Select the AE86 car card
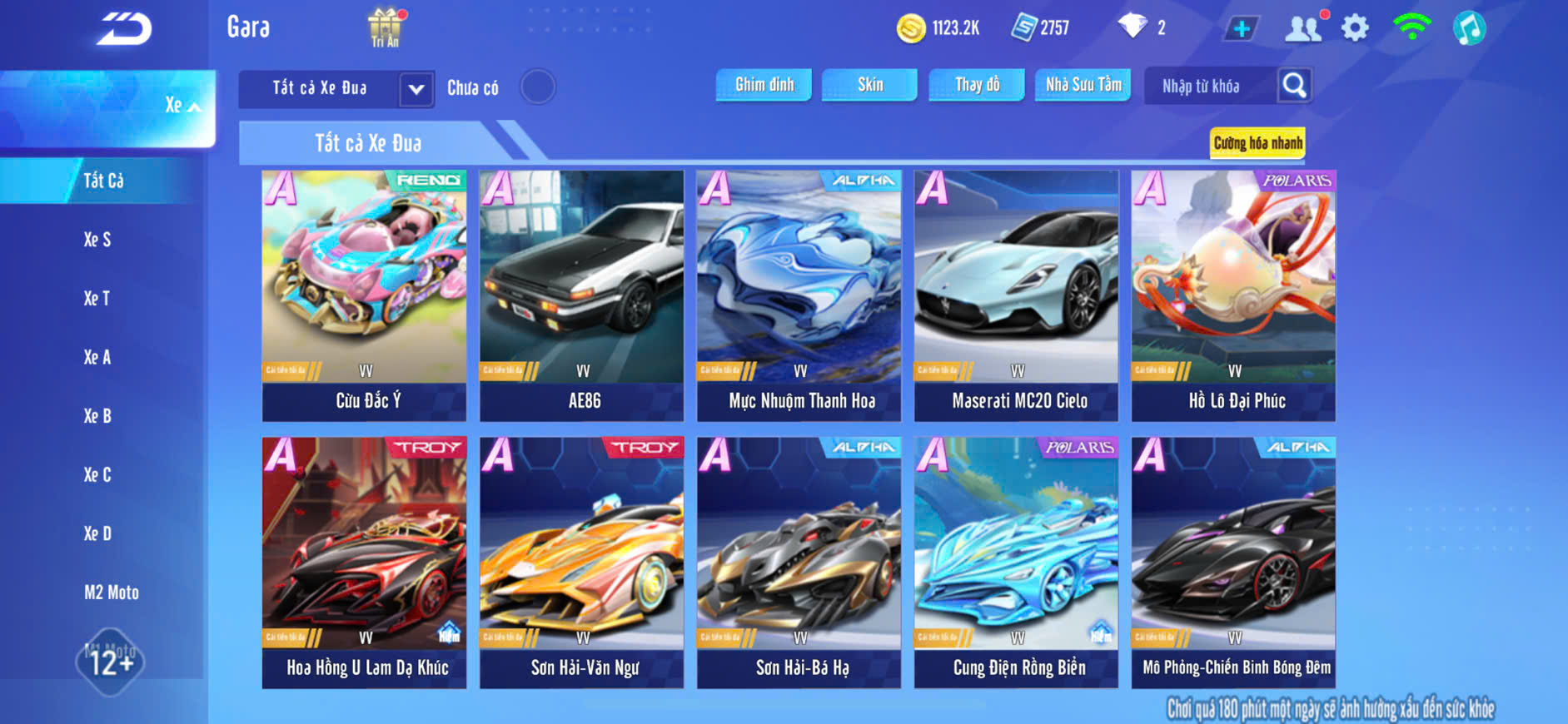The width and height of the screenshot is (1568, 724). tap(582, 295)
